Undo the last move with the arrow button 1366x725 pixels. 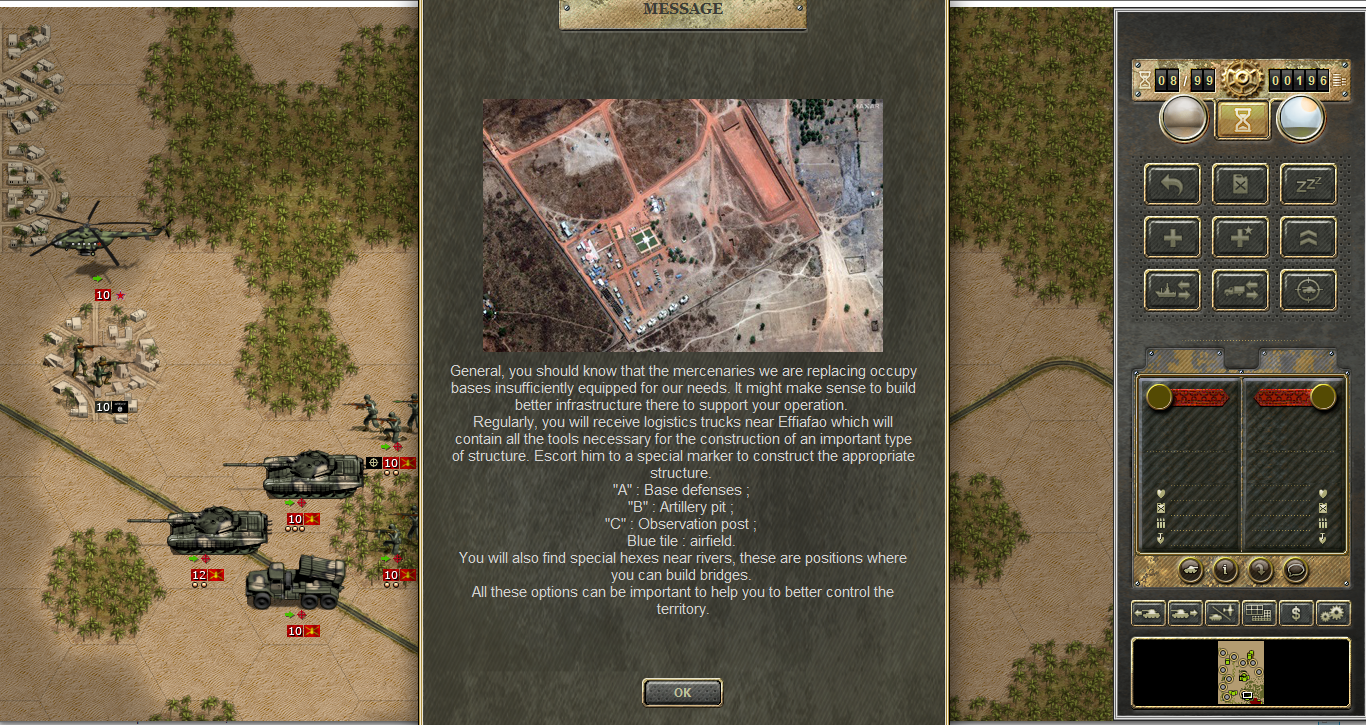click(x=1172, y=185)
